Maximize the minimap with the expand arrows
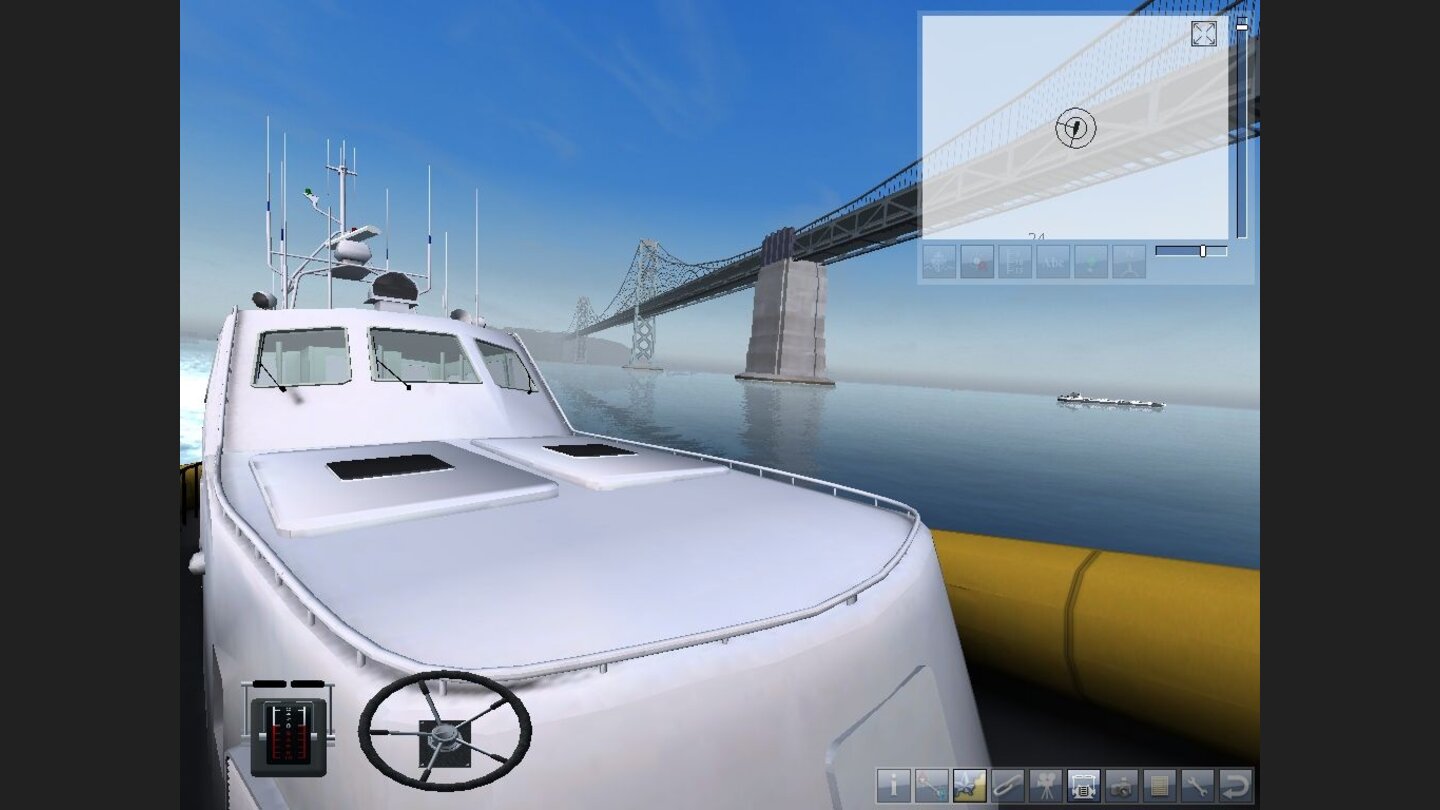Image resolution: width=1440 pixels, height=810 pixels. pyautogui.click(x=1203, y=34)
